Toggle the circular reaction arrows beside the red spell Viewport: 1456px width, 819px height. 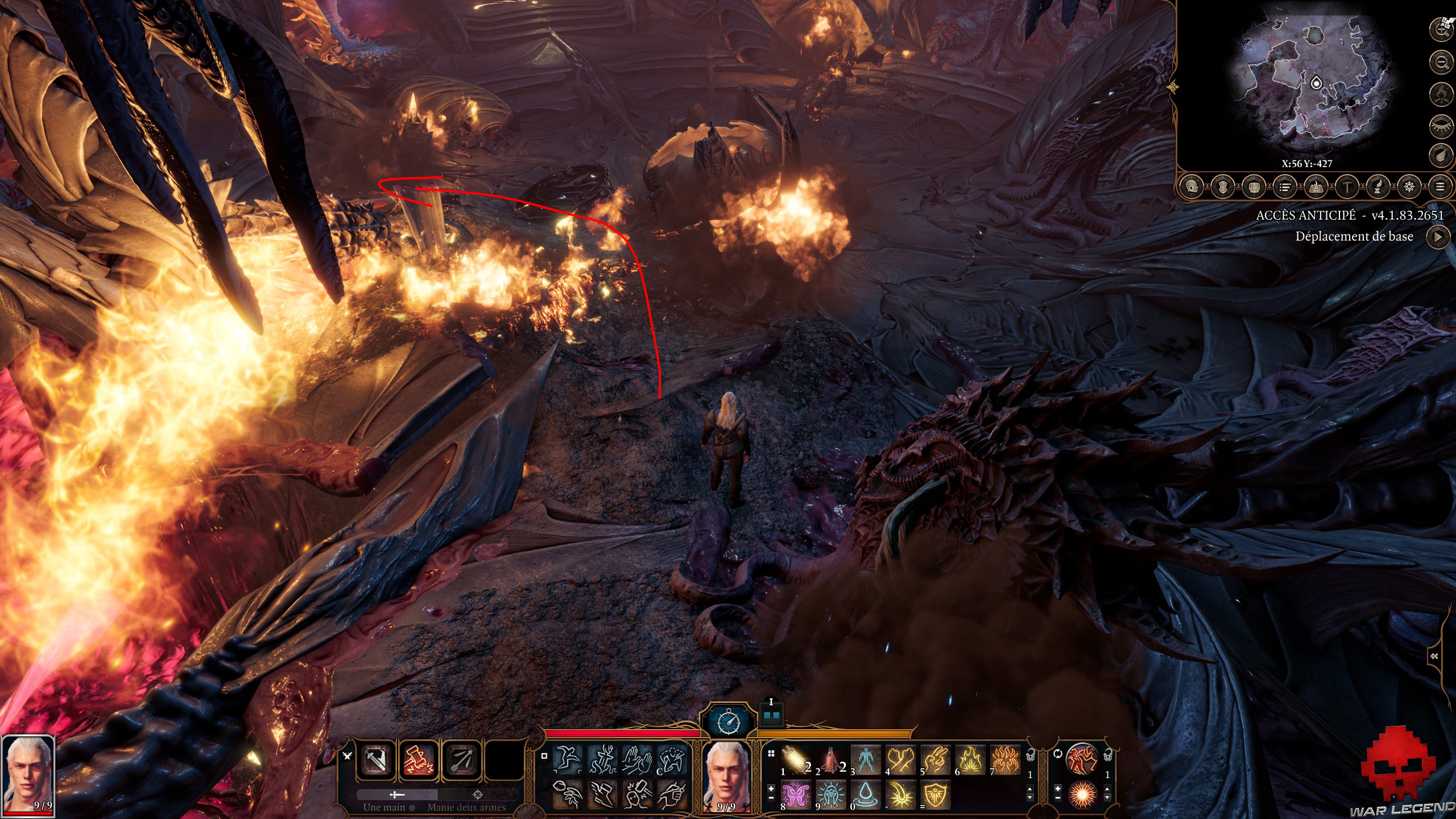(1058, 754)
